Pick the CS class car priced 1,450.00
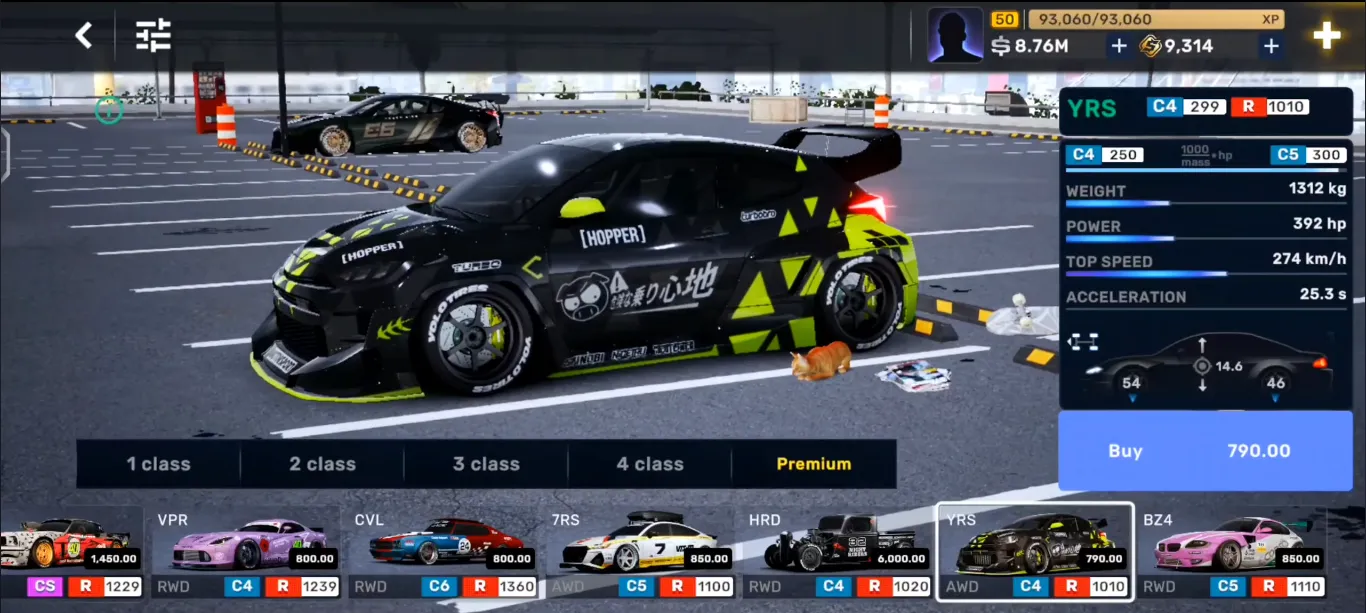This screenshot has width=1366, height=613. tap(68, 552)
